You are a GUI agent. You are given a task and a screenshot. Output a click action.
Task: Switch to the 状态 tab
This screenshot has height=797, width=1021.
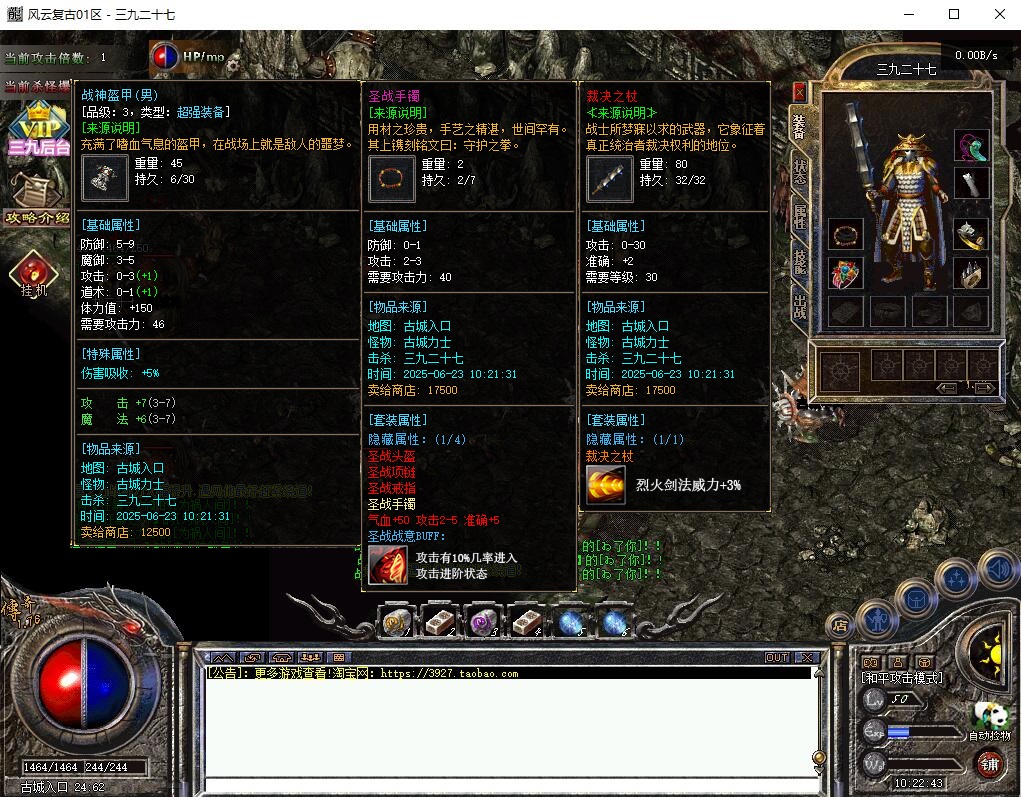point(800,171)
